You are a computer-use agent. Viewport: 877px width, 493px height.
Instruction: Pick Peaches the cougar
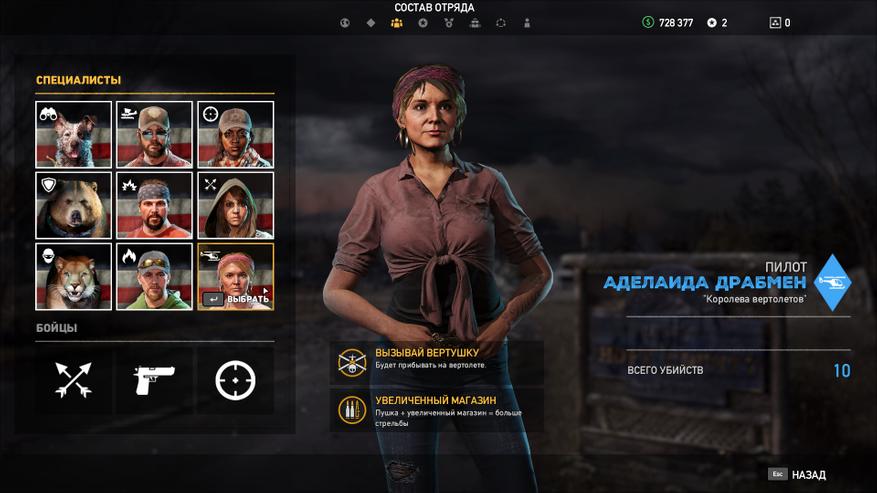tap(73, 276)
